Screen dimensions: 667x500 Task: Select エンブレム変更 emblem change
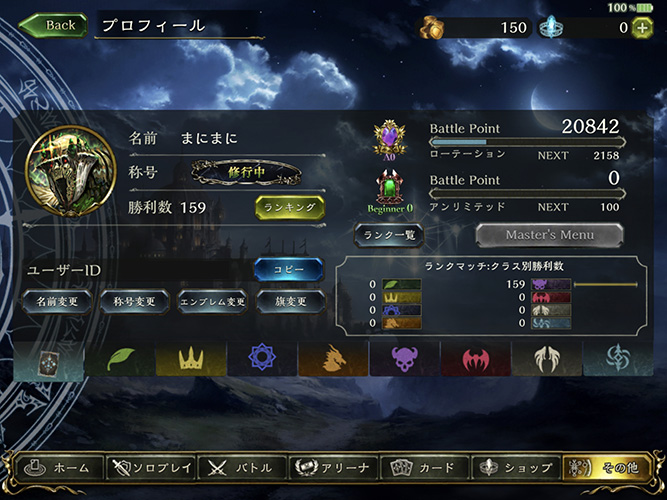pyautogui.click(x=212, y=300)
